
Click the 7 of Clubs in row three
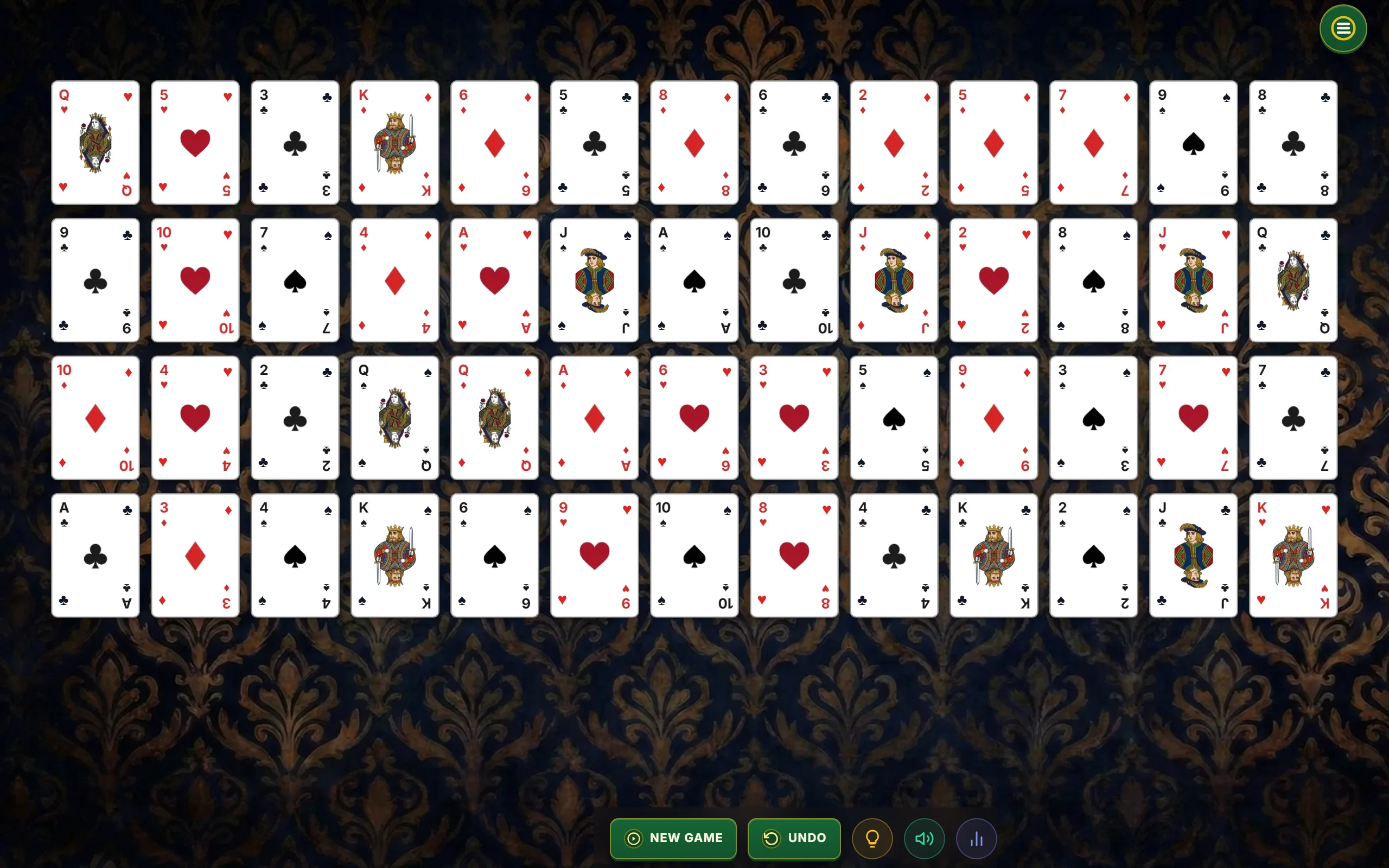tap(1292, 418)
